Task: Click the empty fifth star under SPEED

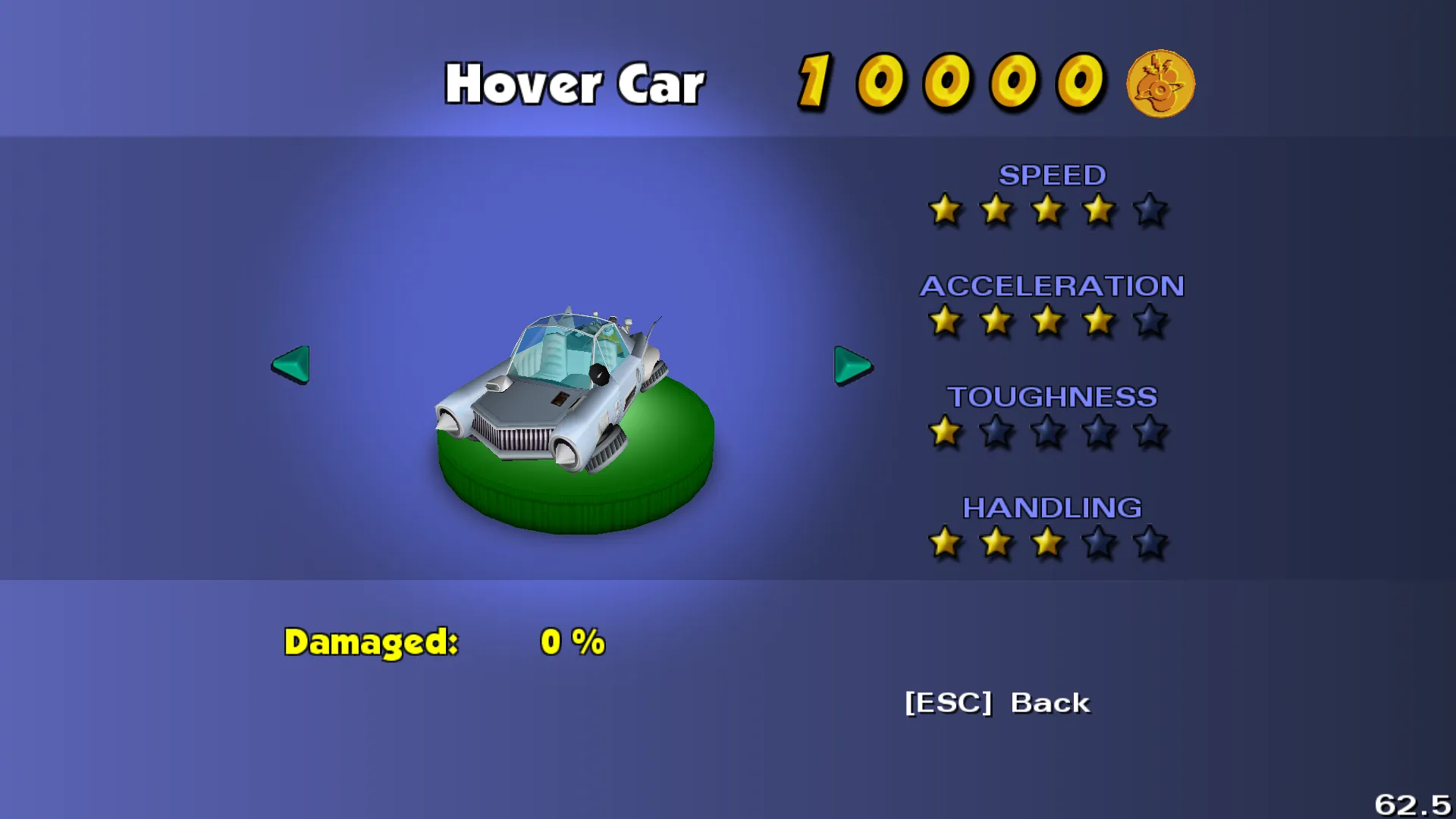Action: pyautogui.click(x=1150, y=211)
